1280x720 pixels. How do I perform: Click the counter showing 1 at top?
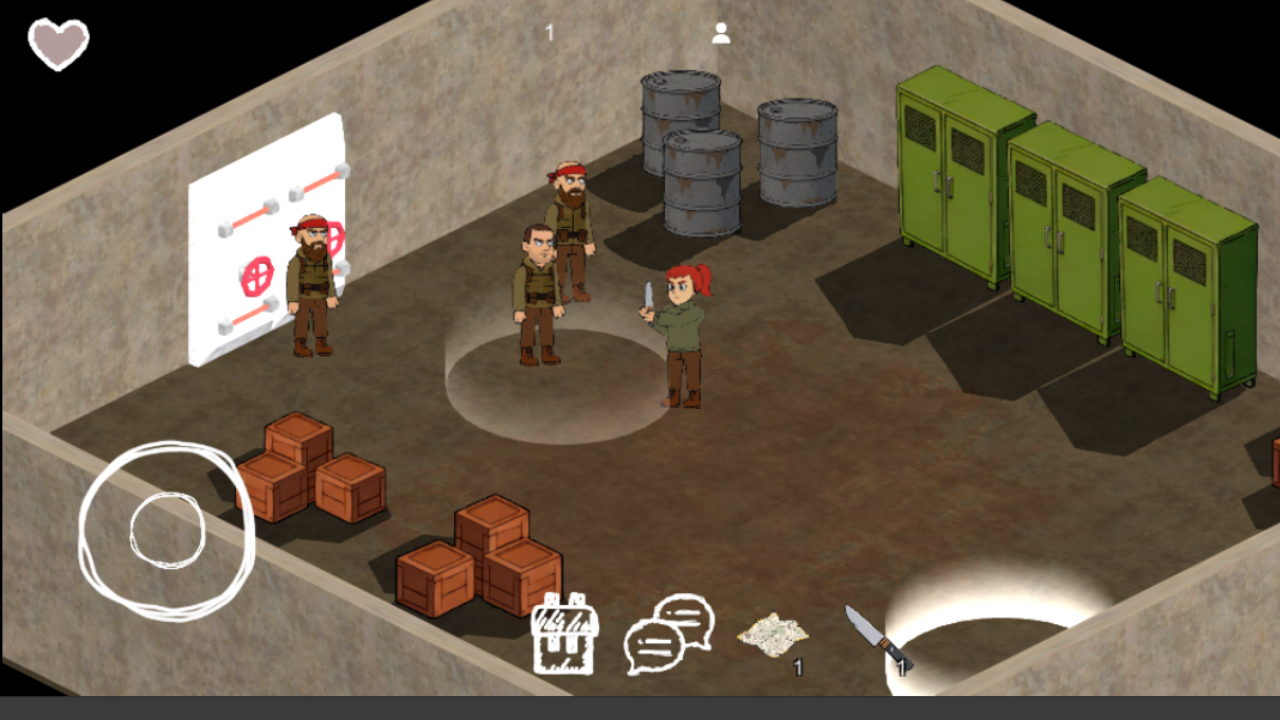tap(548, 31)
